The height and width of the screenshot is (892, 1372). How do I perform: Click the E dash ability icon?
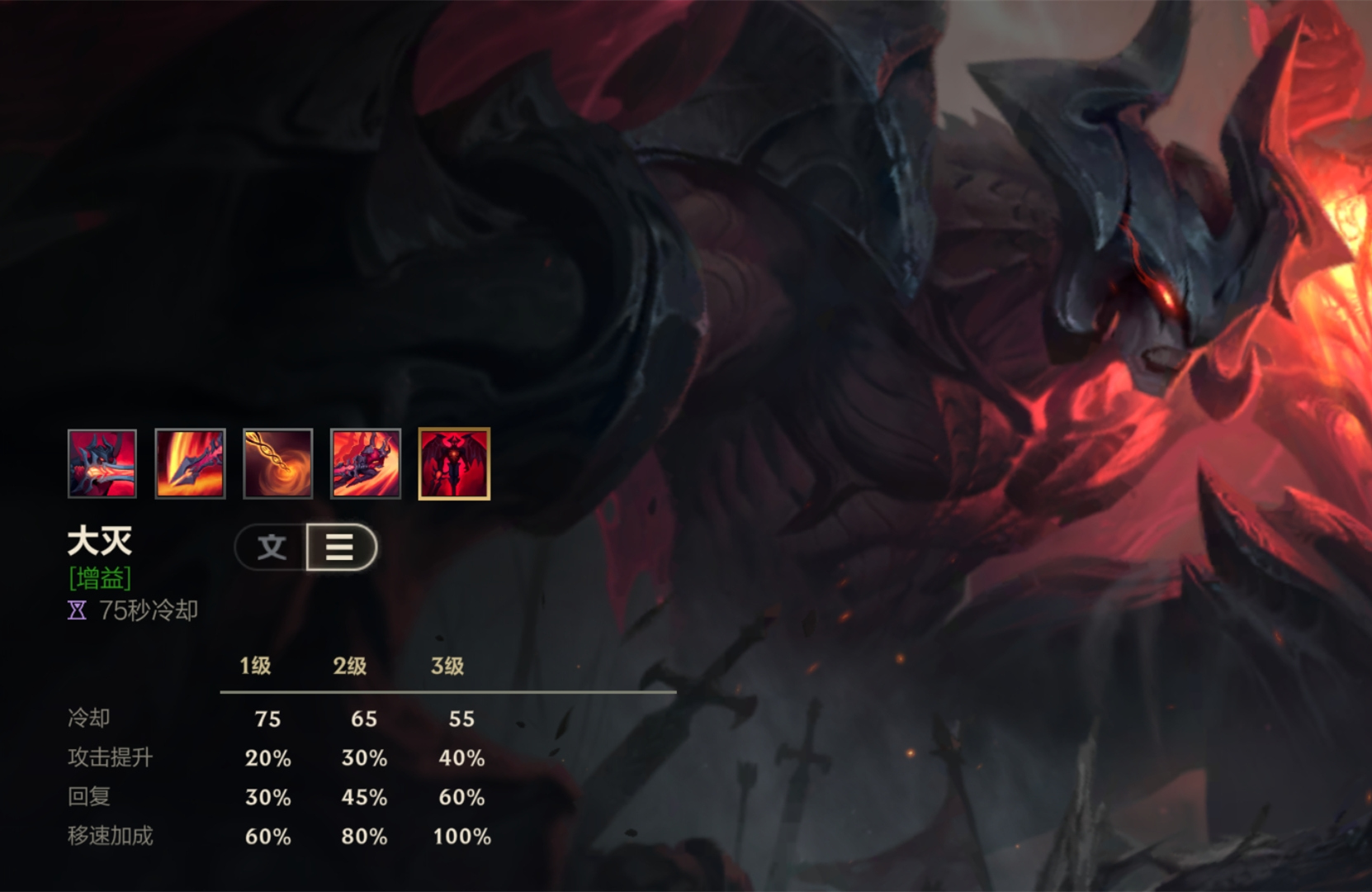(366, 464)
